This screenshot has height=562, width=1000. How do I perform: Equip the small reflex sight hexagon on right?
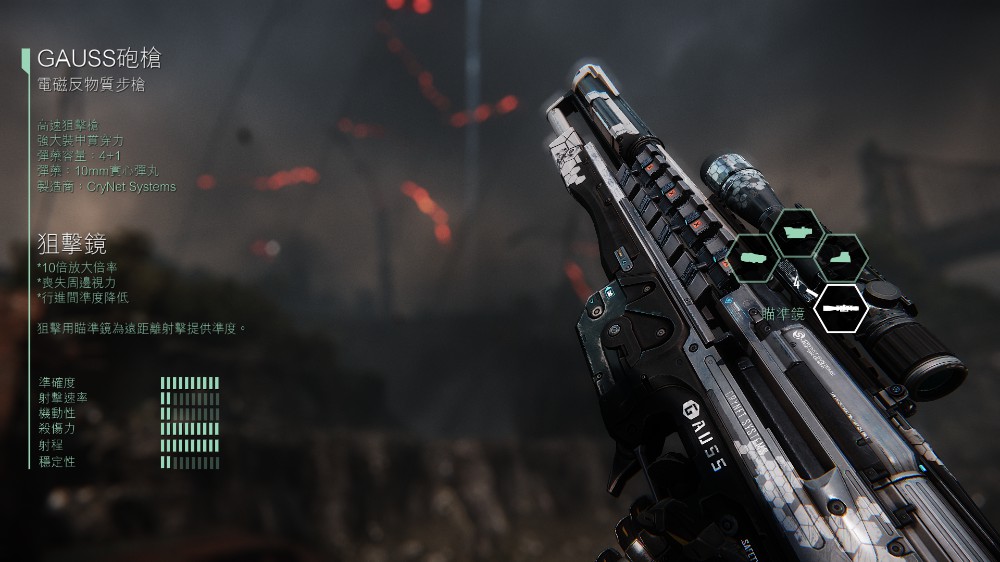[x=840, y=257]
